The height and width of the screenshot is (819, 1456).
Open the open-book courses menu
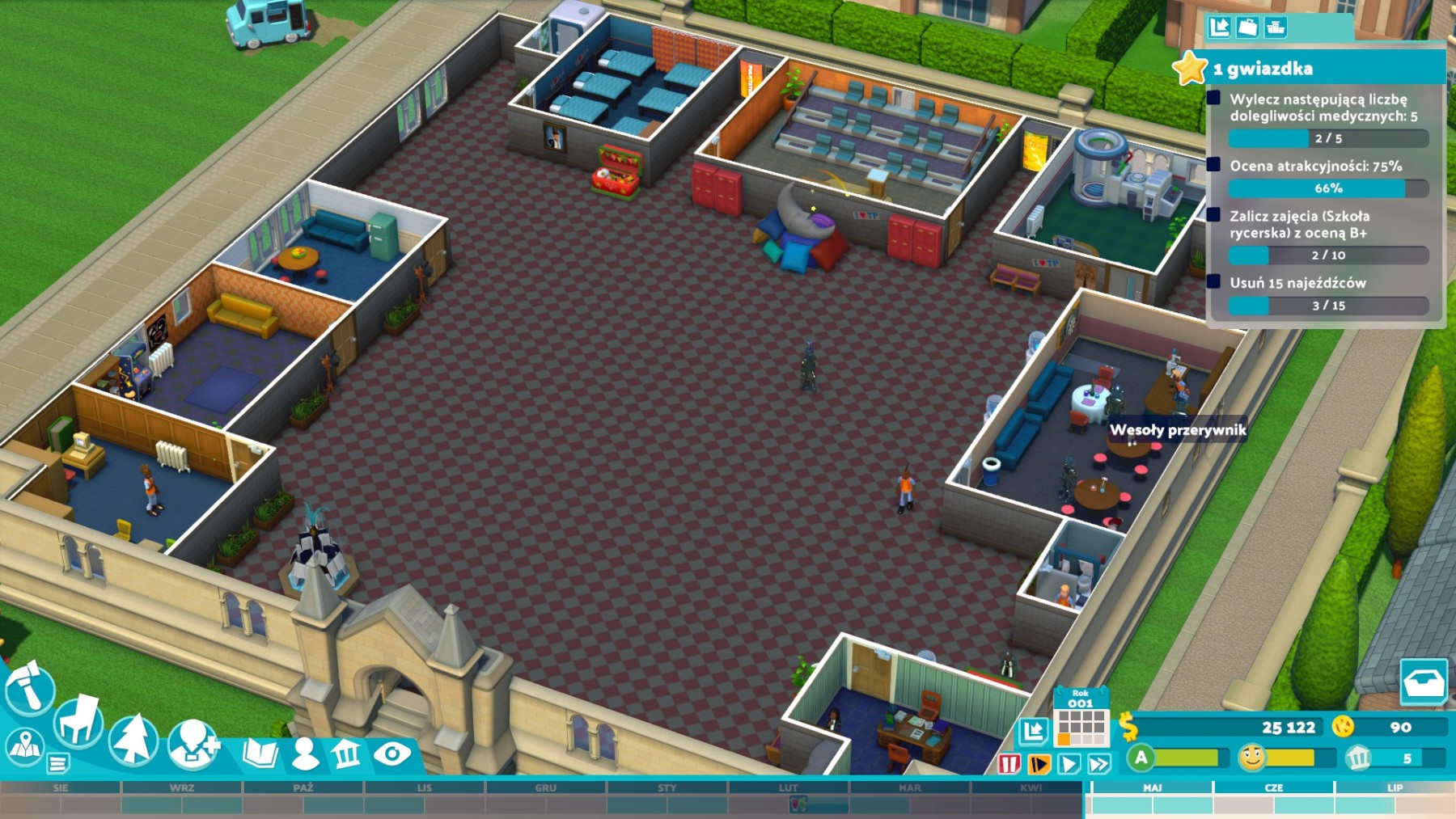click(x=260, y=754)
